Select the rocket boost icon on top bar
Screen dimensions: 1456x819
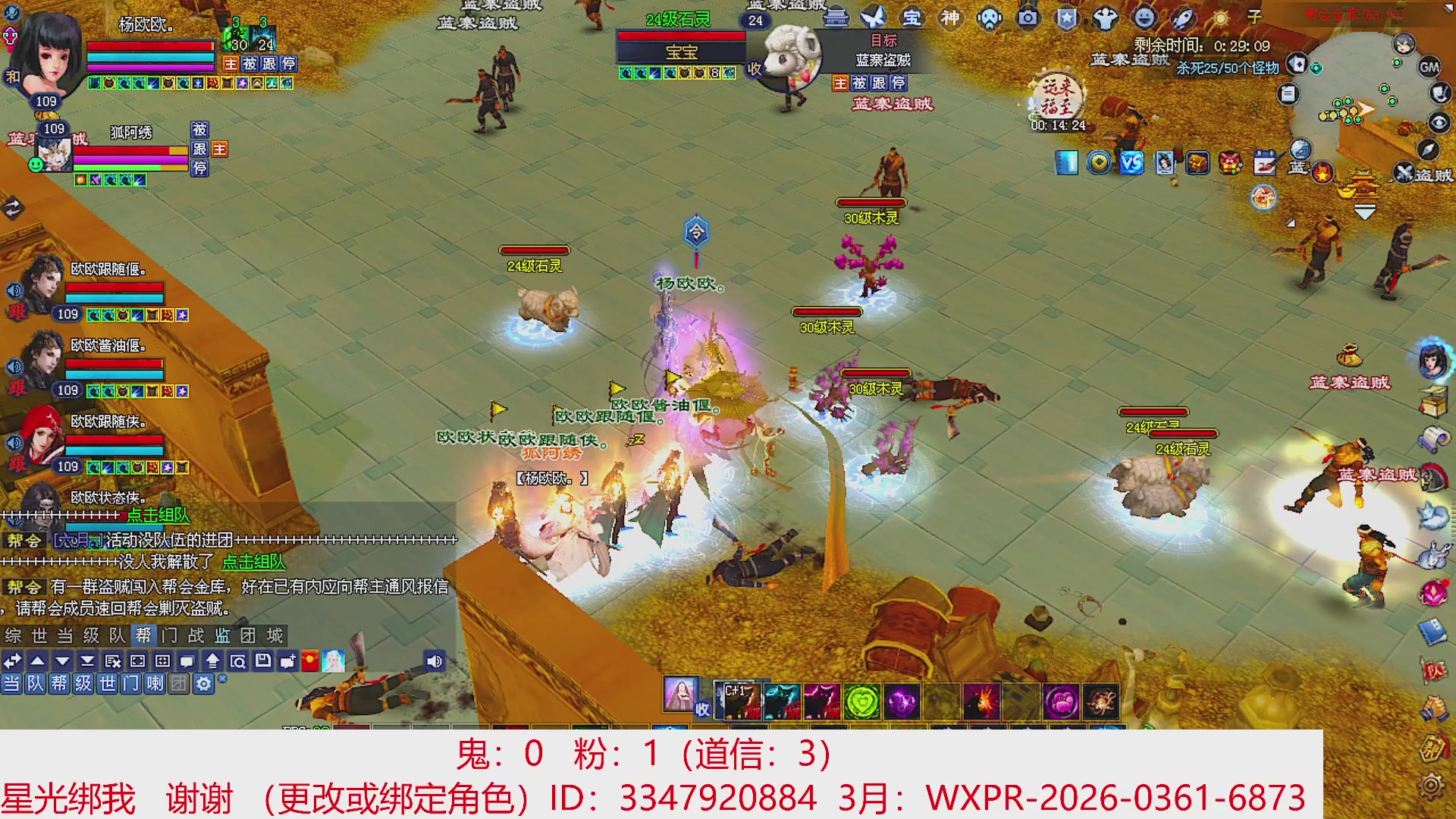click(1181, 18)
